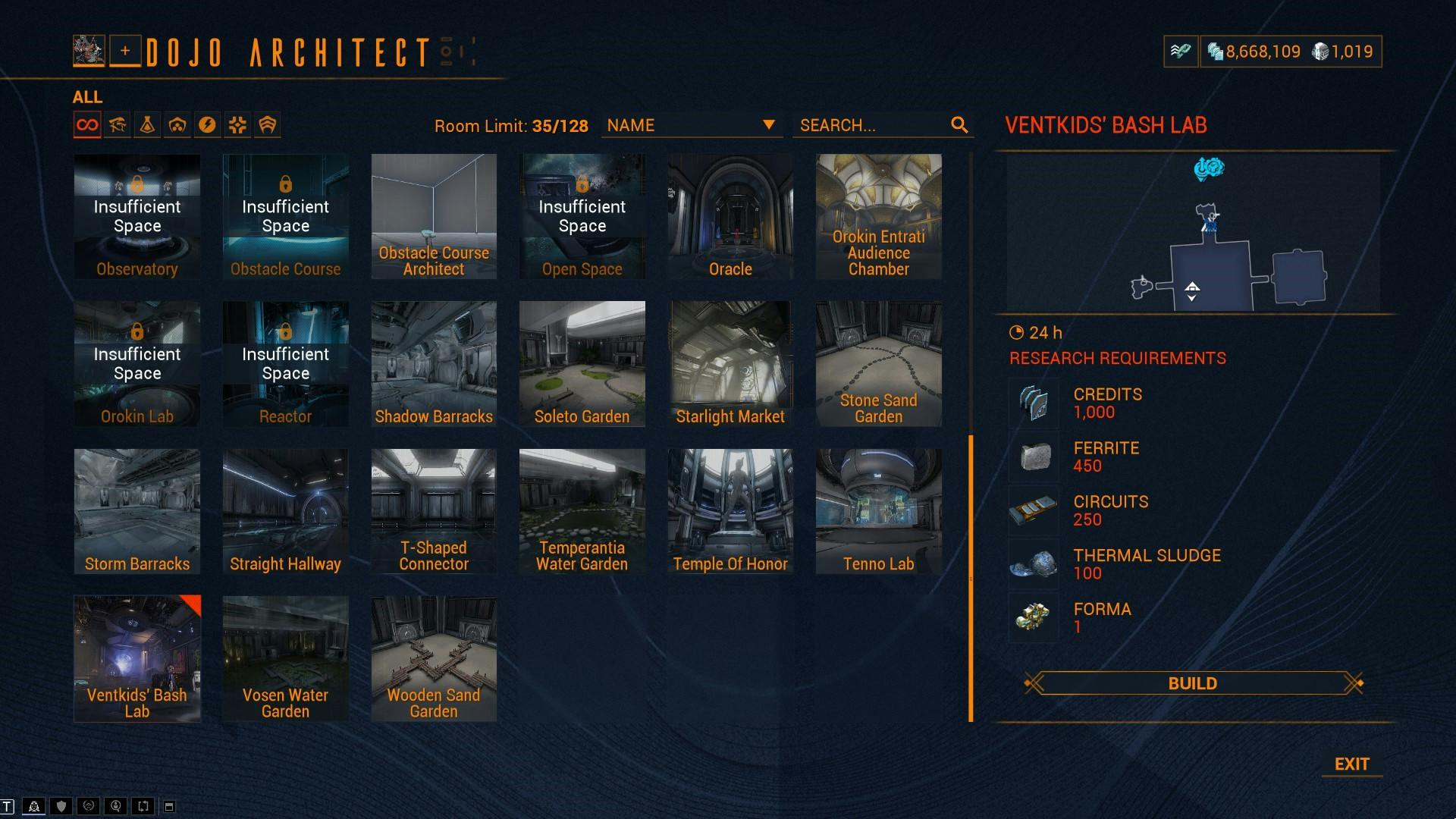Click the search magnifier in the search bar
This screenshot has width=1456, height=819.
tap(960, 125)
